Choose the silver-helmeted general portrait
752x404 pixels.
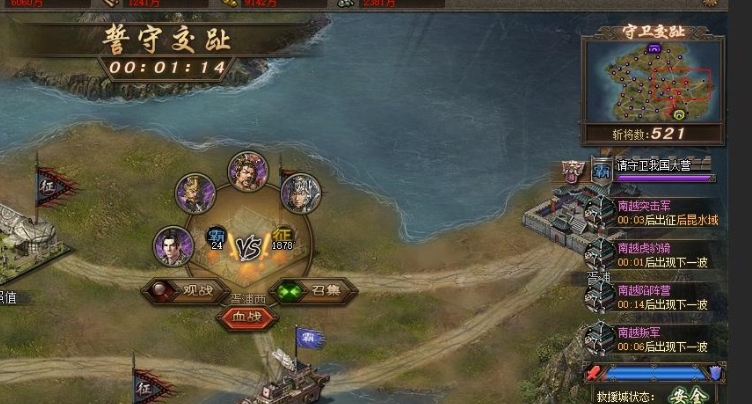tap(299, 192)
